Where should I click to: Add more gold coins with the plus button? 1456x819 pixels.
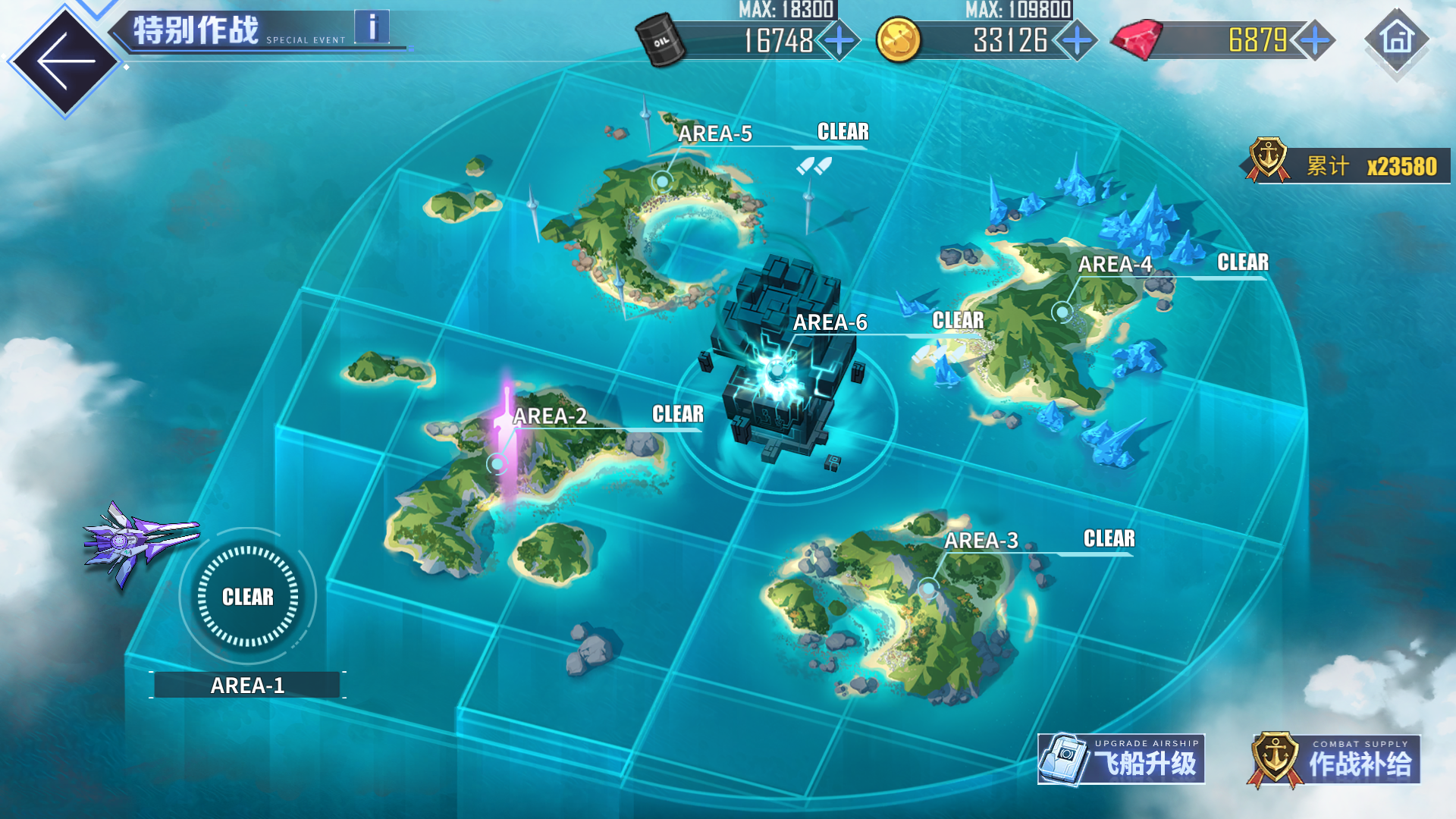1077,40
